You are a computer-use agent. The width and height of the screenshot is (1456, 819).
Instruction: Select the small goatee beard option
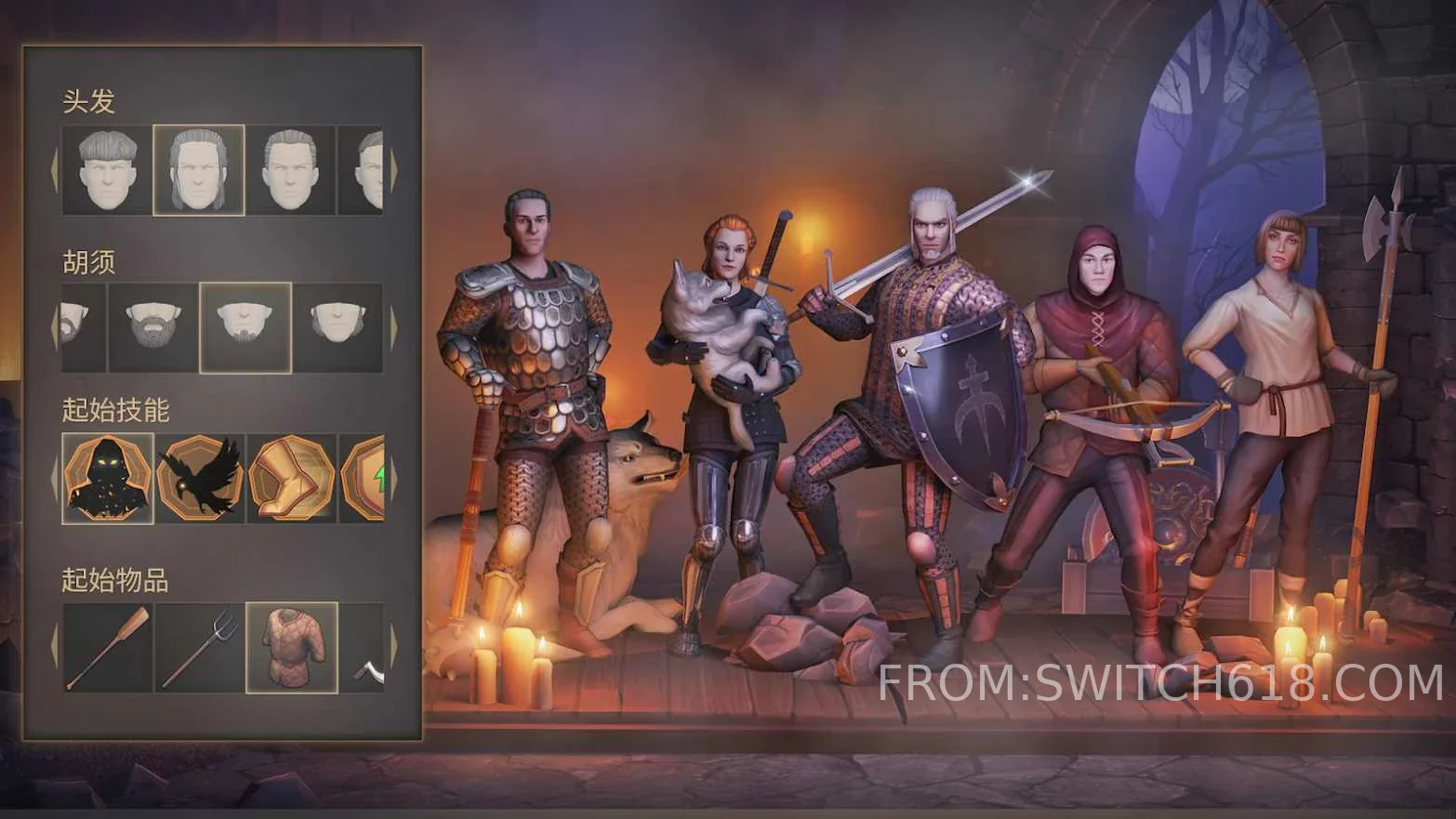pyautogui.click(x=245, y=327)
